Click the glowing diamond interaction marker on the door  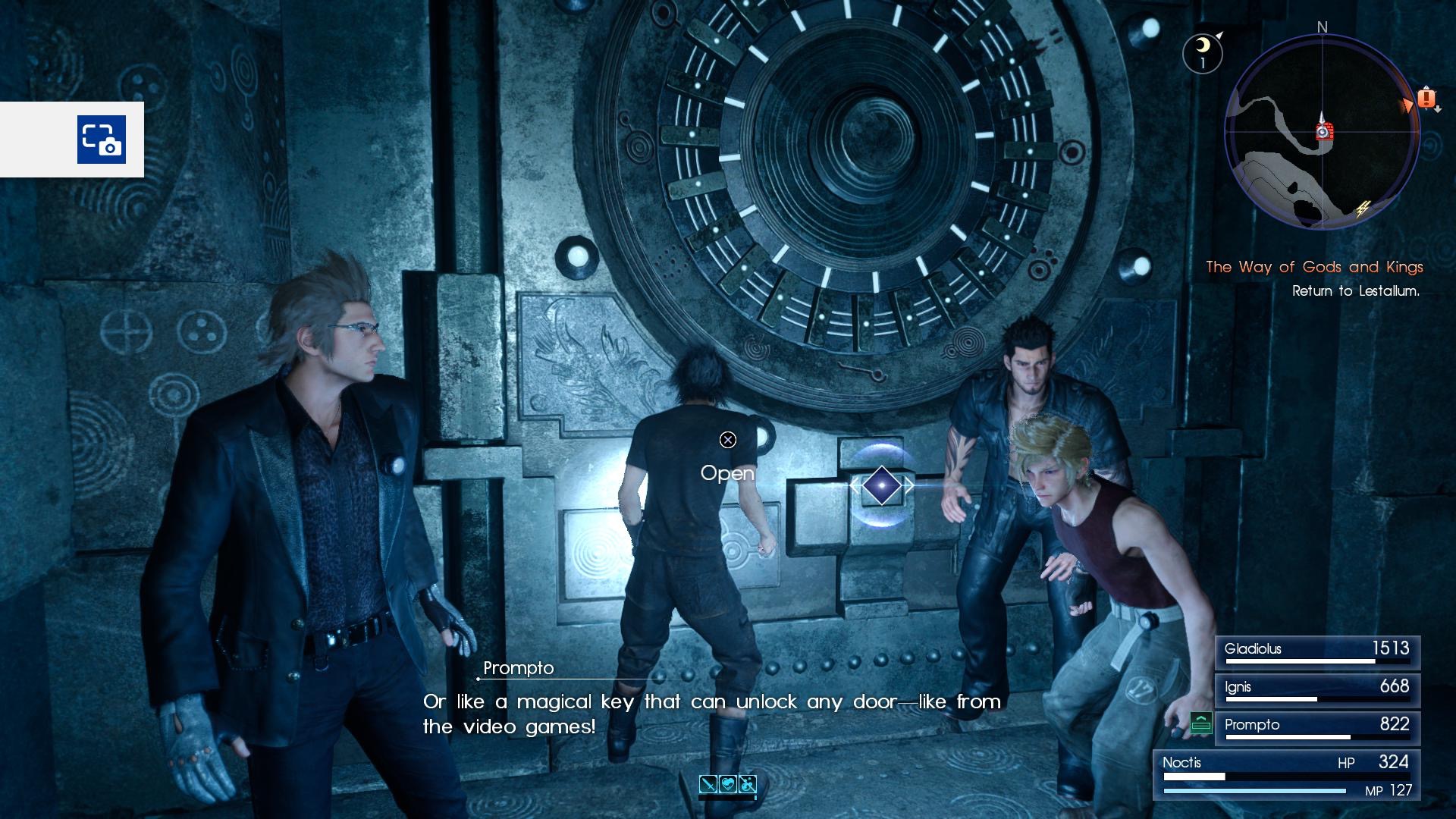tap(881, 485)
